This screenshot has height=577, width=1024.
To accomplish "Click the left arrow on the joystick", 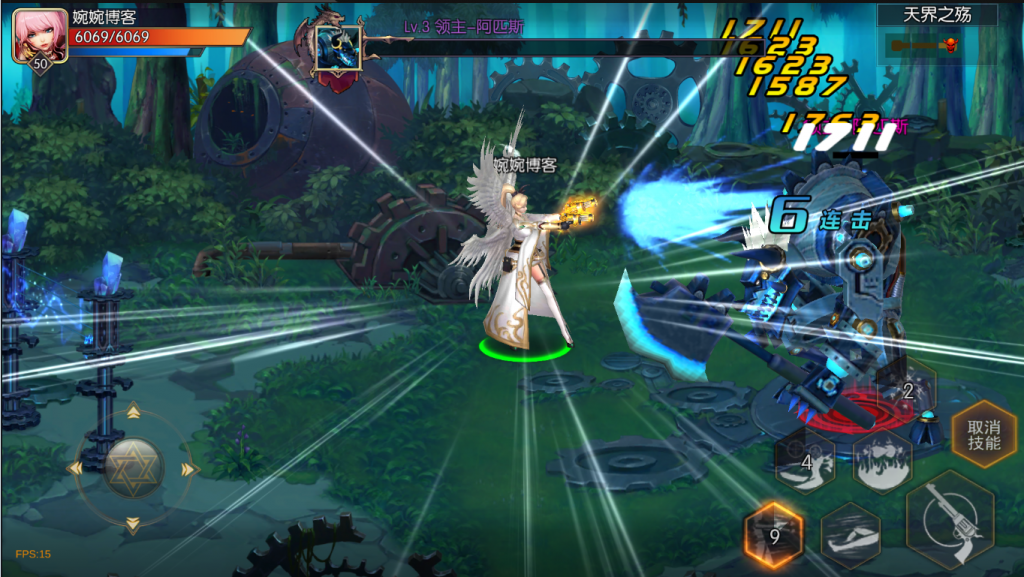I will [x=76, y=468].
